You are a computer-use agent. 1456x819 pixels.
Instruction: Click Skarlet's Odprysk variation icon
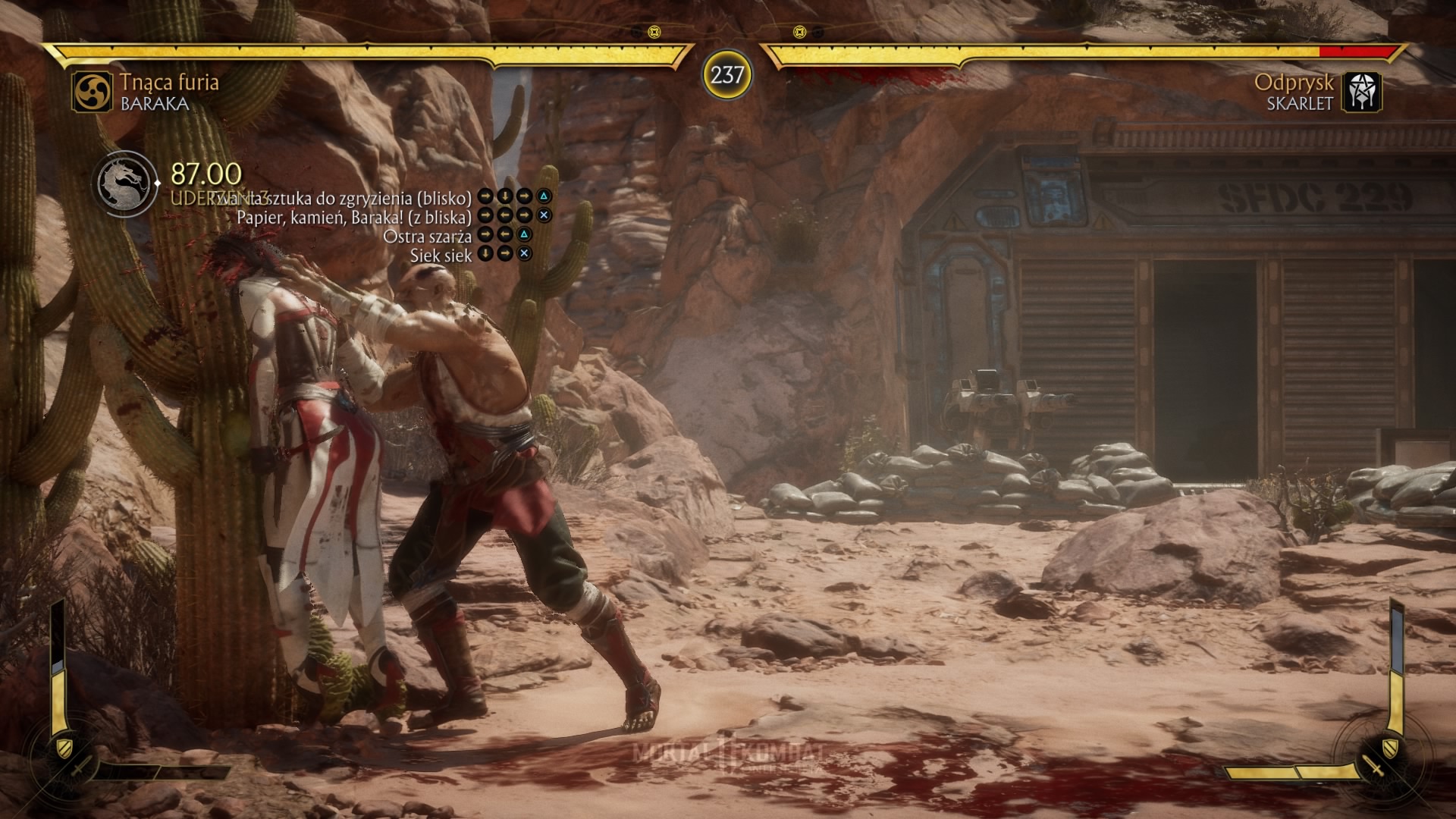(x=1362, y=93)
